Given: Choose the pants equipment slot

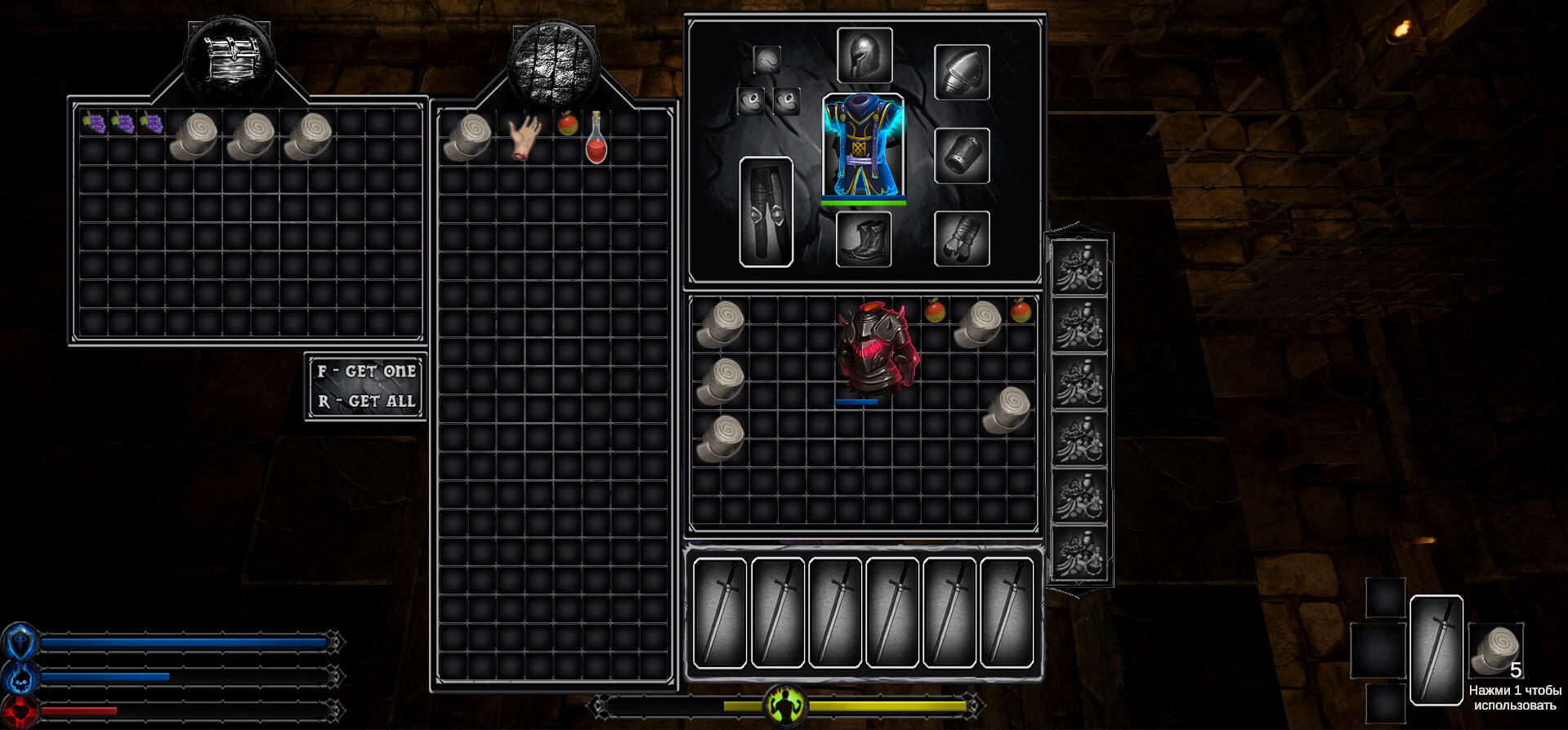Looking at the screenshot, I should tap(766, 211).
